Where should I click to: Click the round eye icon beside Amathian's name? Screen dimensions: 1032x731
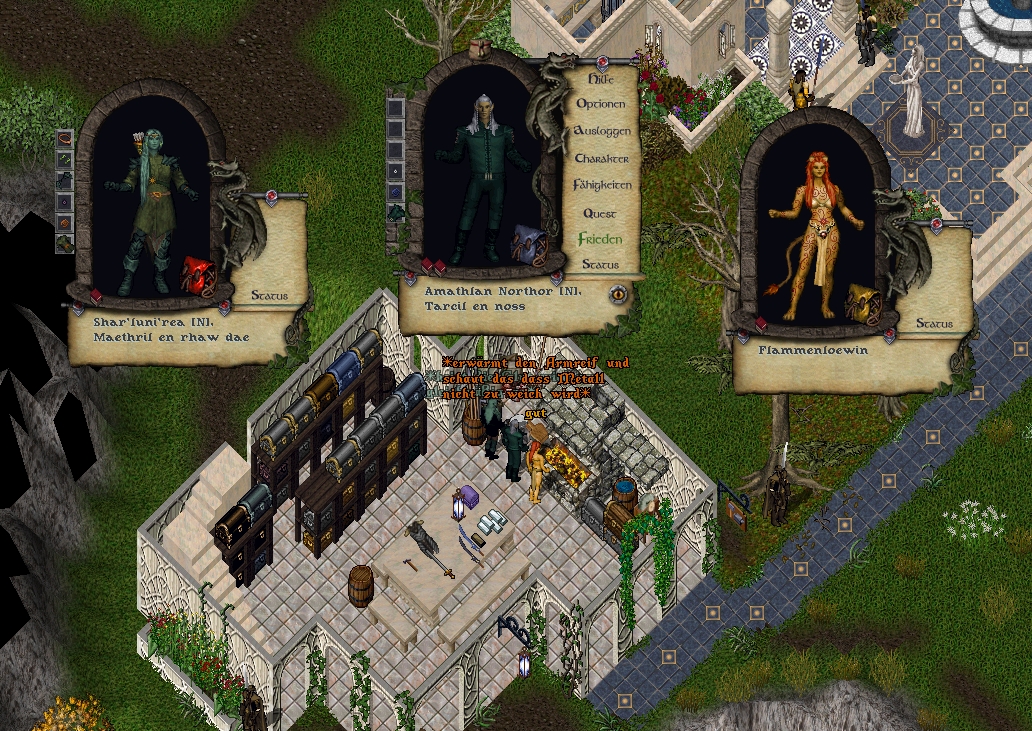coord(618,294)
